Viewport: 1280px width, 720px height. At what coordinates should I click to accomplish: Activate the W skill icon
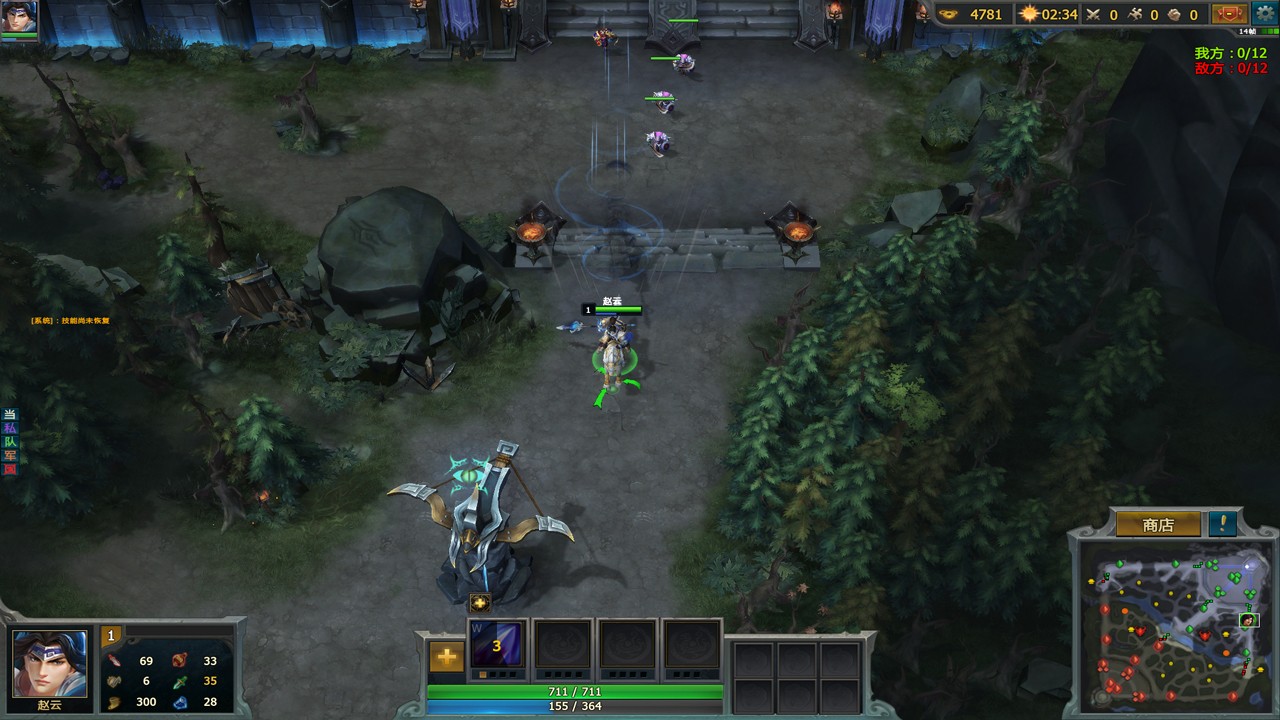pos(496,645)
